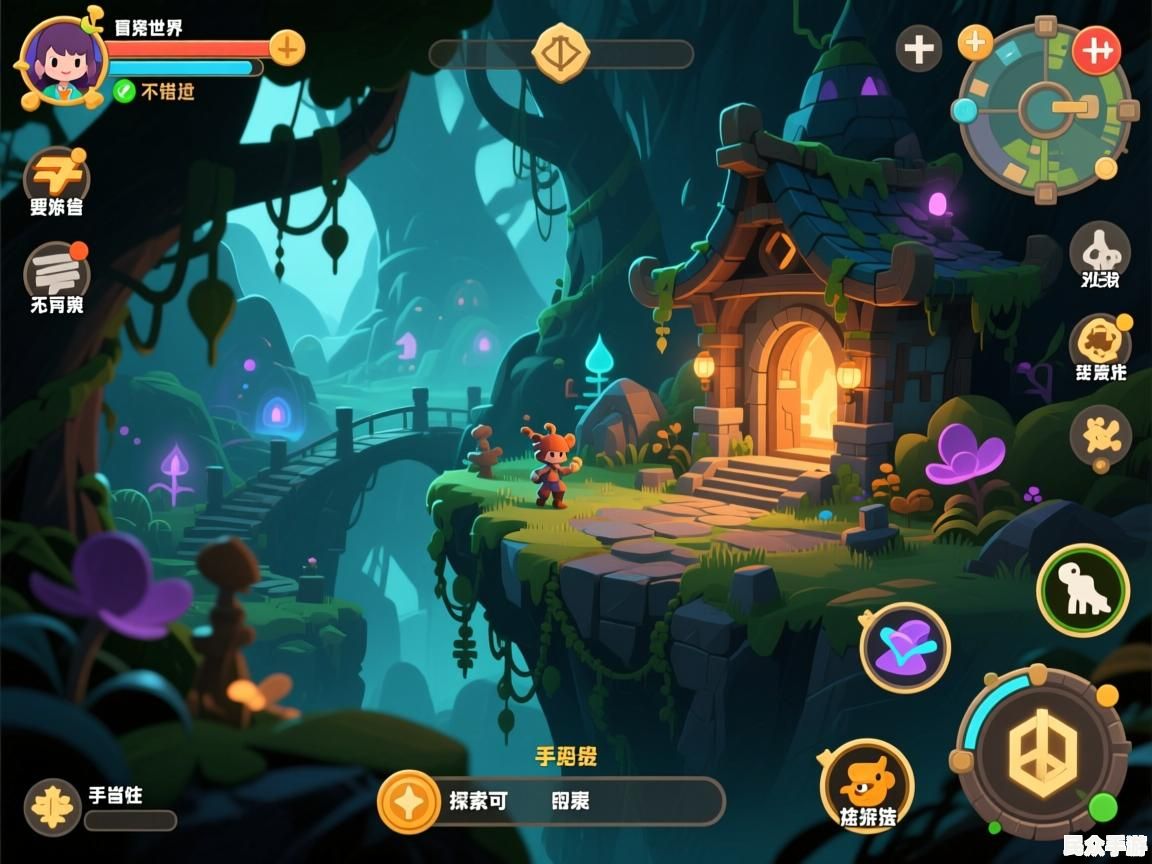
Task: Use the purple flower skill button
Action: (x=904, y=647)
